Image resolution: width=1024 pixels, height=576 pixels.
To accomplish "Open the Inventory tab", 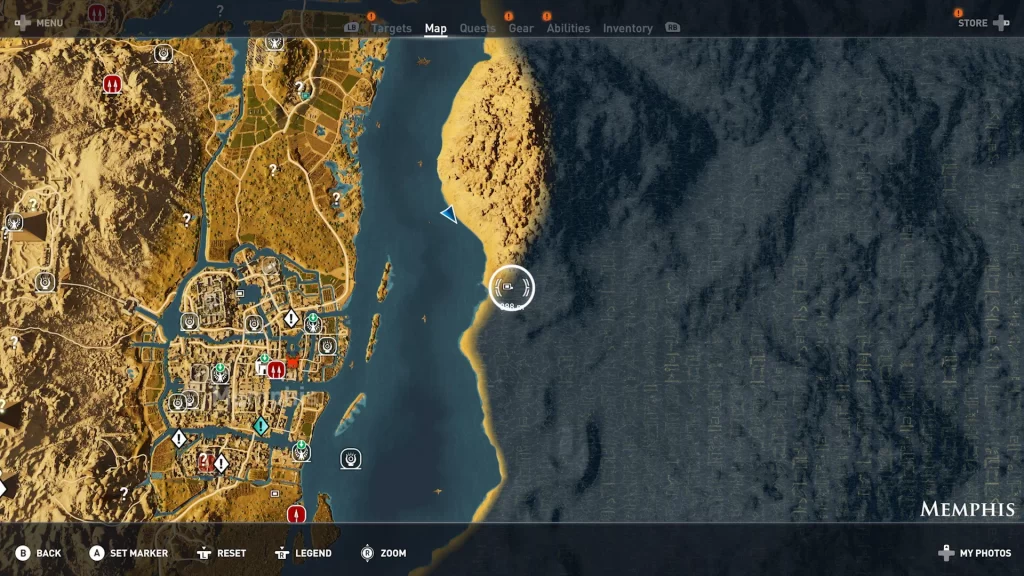I will [628, 28].
